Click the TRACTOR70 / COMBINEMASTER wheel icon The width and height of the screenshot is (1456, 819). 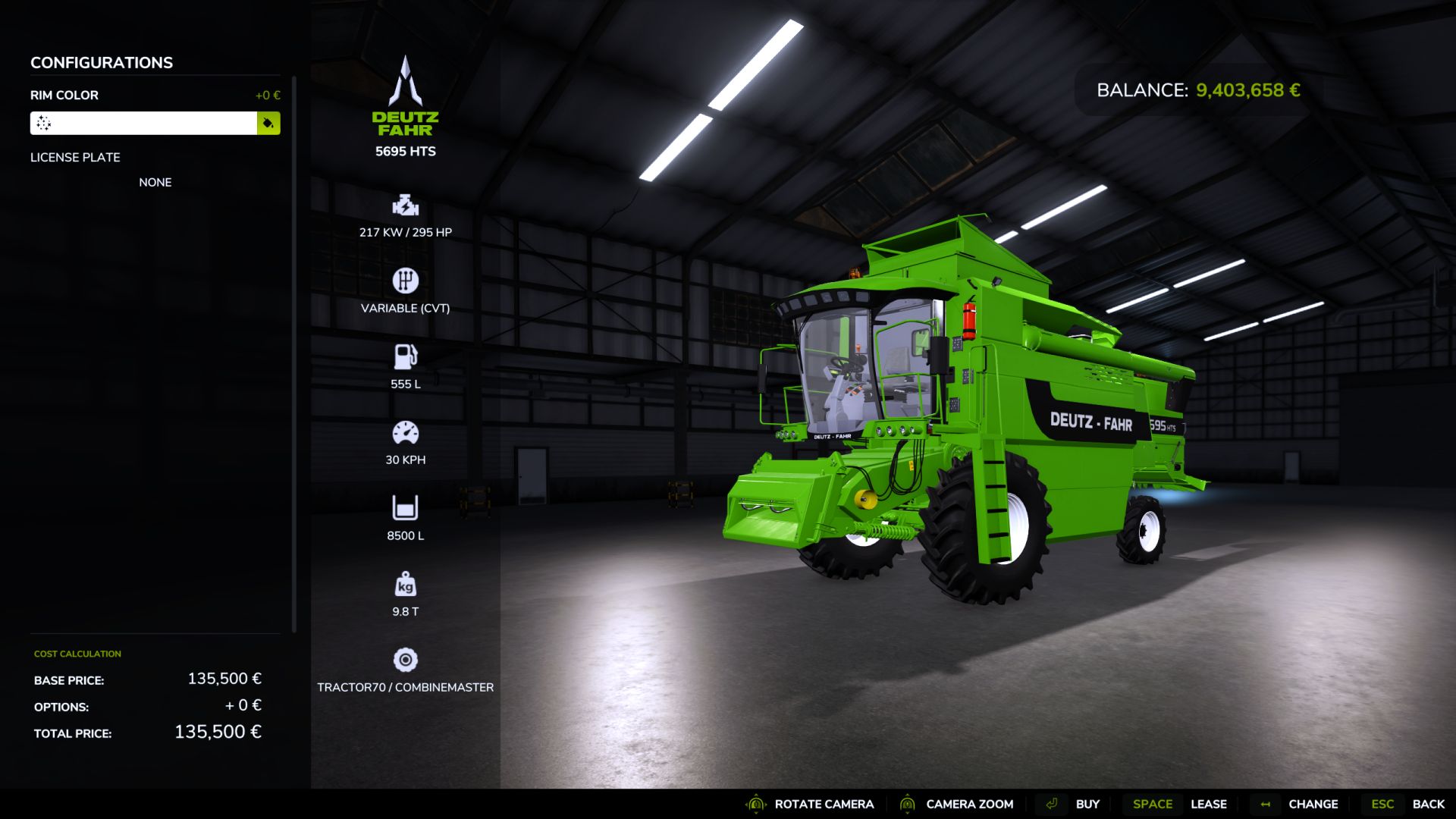click(x=405, y=661)
